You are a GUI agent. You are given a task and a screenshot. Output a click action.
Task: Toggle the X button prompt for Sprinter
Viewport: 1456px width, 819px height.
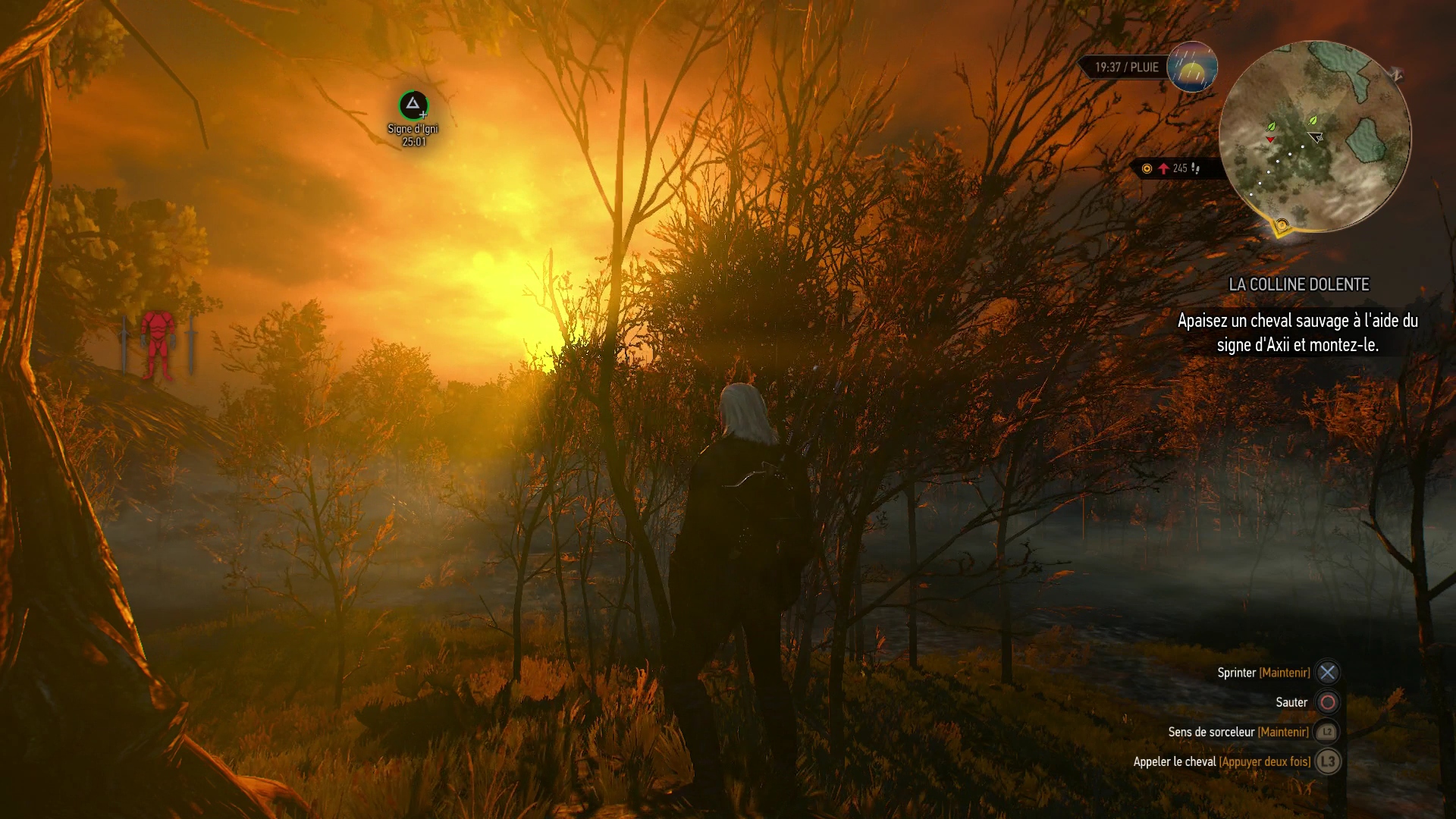coord(1326,672)
